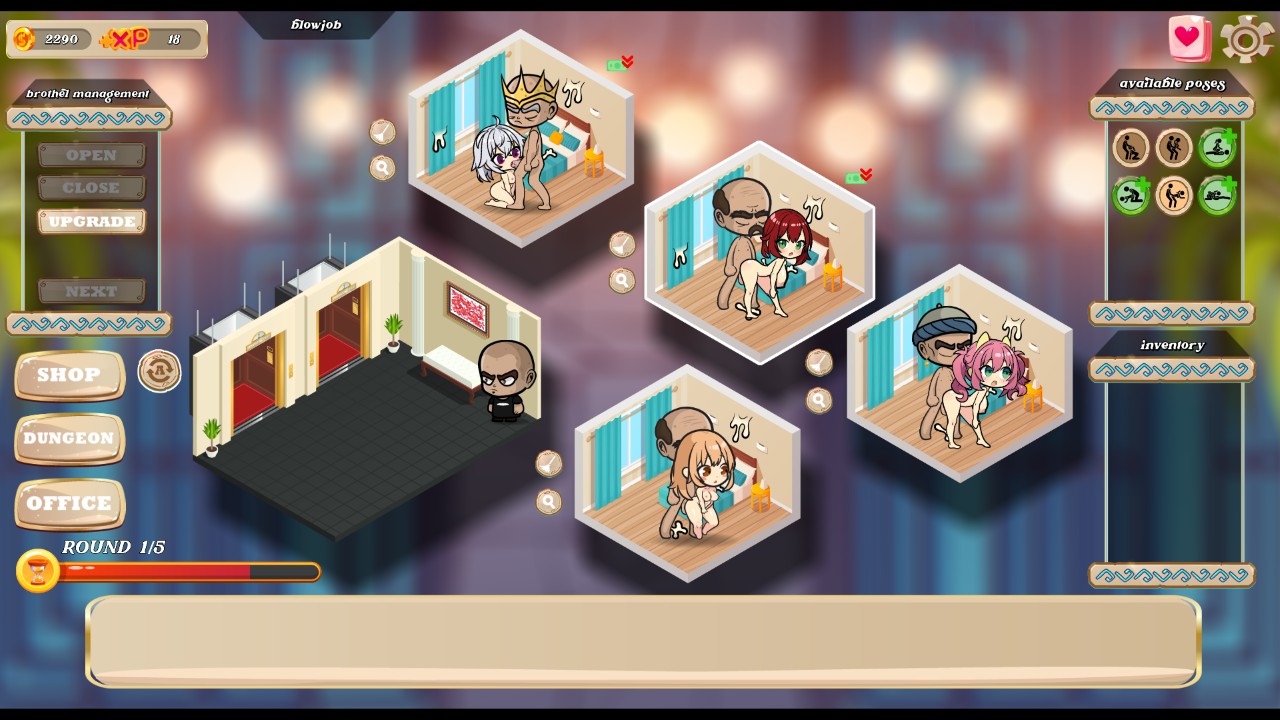Viewport: 1280px width, 720px height.
Task: Collapse the brothel management panel banner
Action: 87,117
